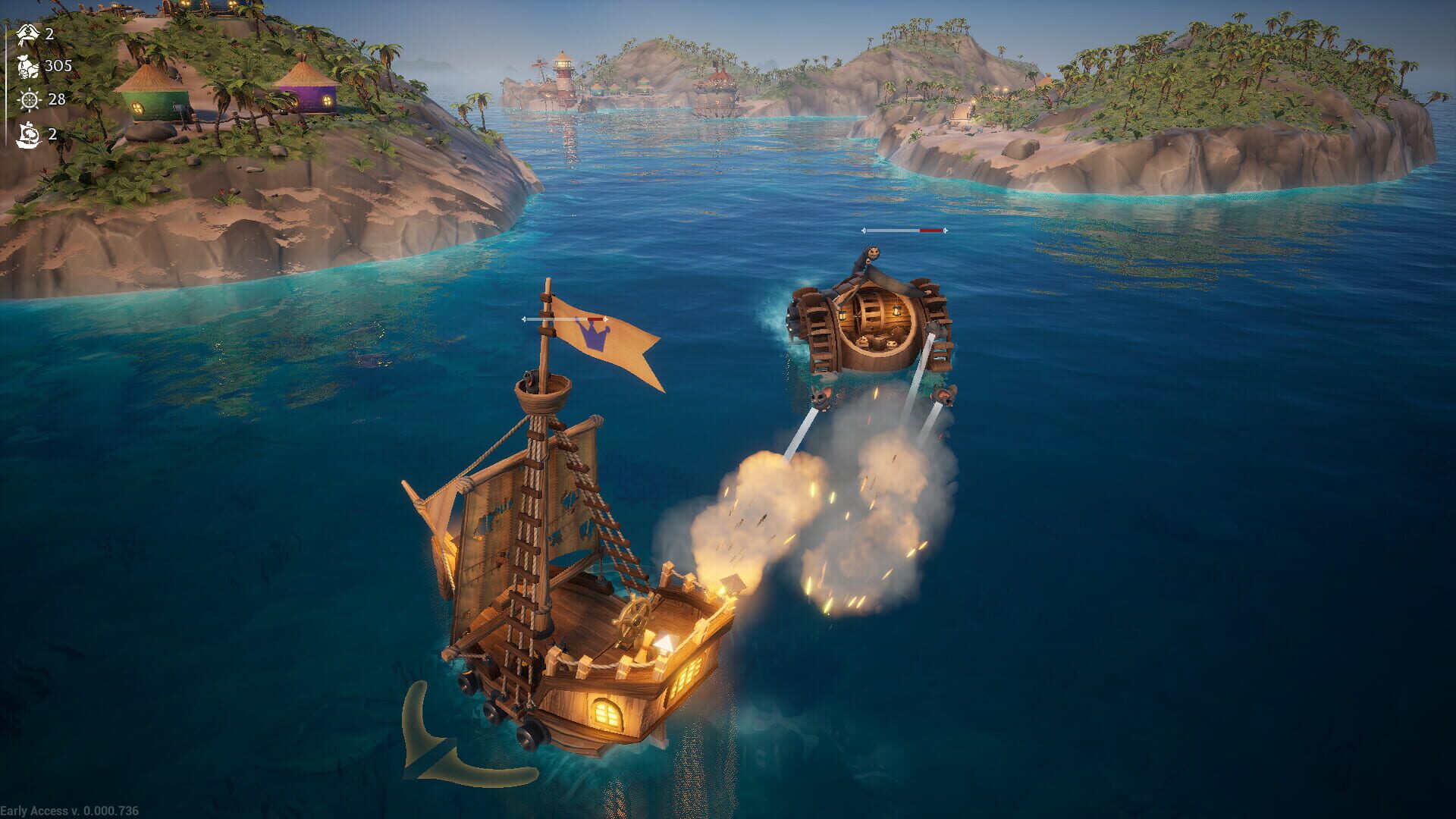1456x819 pixels.
Task: Click the lantern hanging inside the enemy ship
Action: point(896,312)
